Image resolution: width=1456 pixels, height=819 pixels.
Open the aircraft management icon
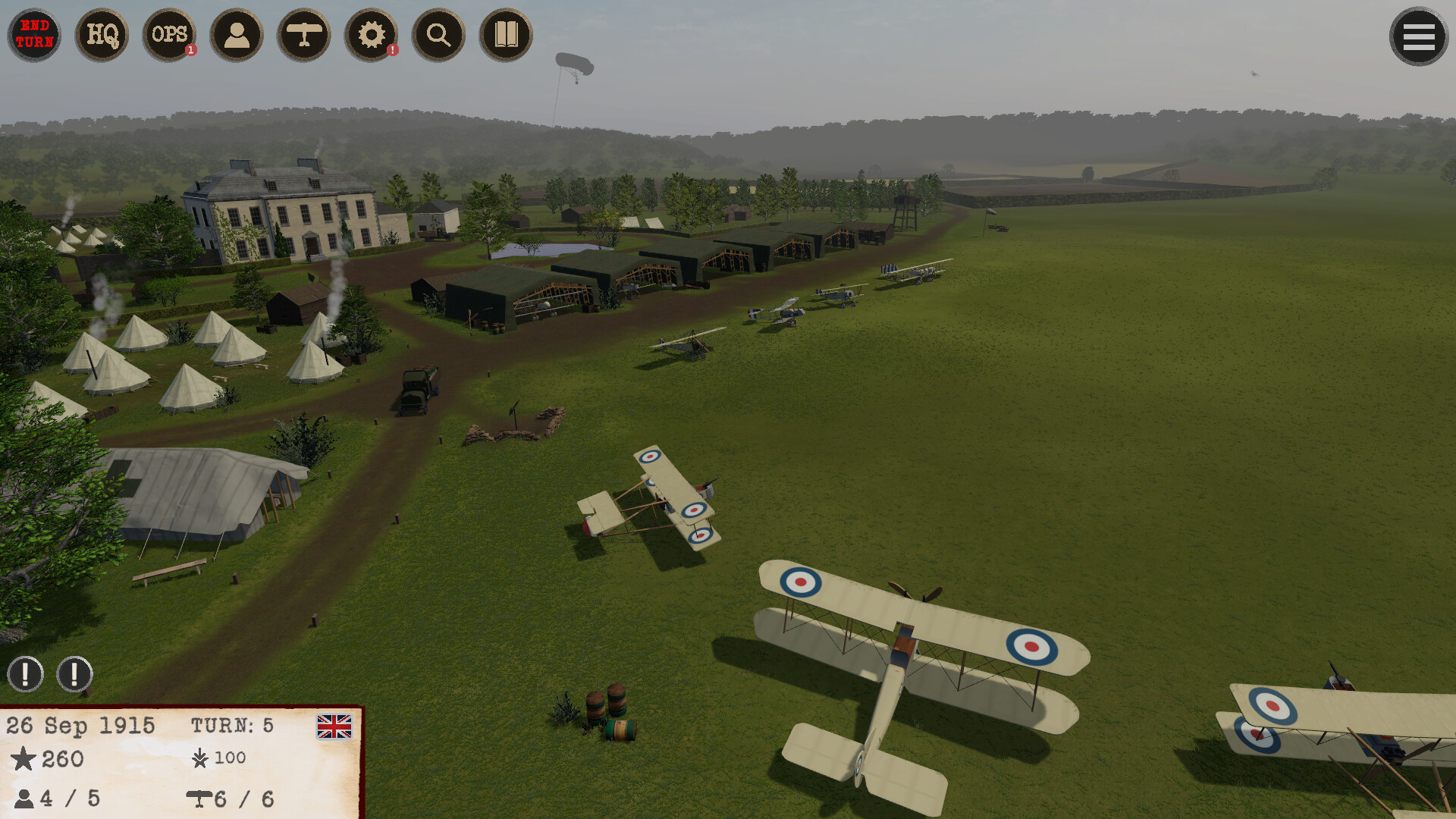tap(304, 35)
